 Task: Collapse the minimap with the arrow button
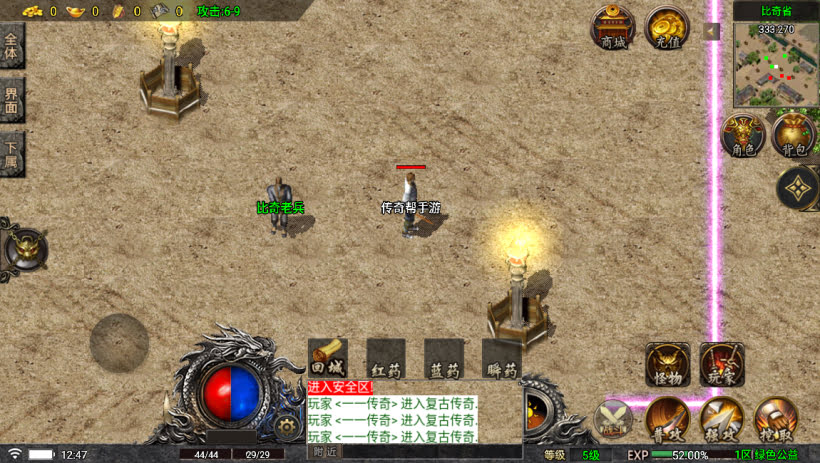712,32
